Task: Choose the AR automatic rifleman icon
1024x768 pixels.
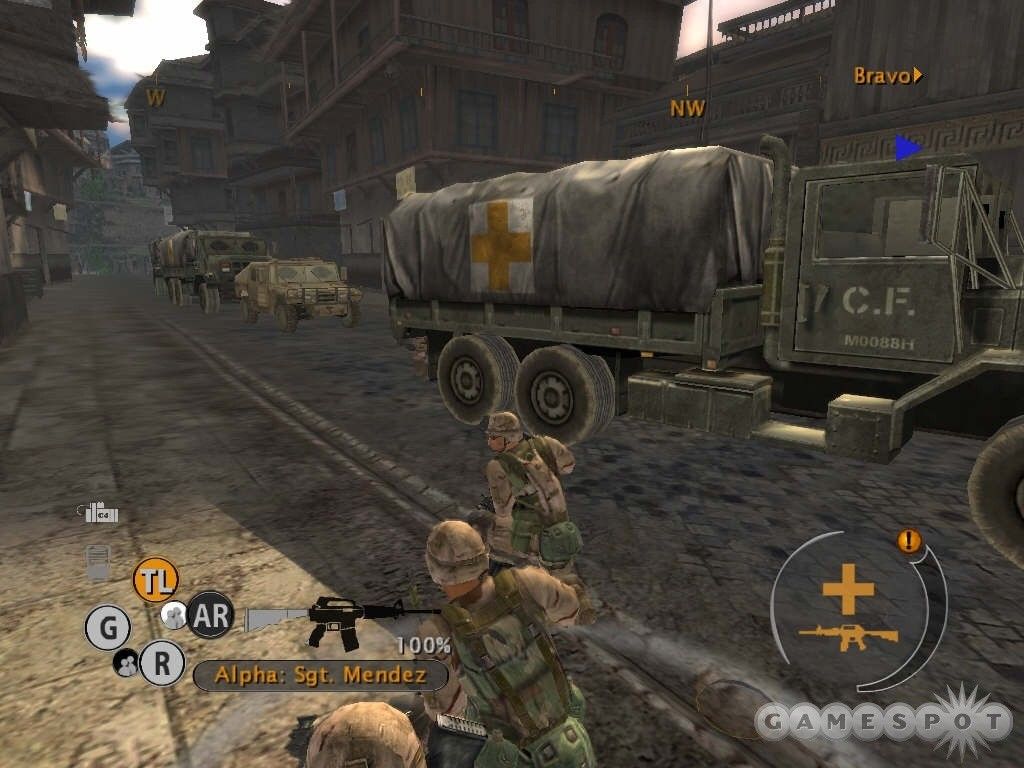Action: coord(210,614)
